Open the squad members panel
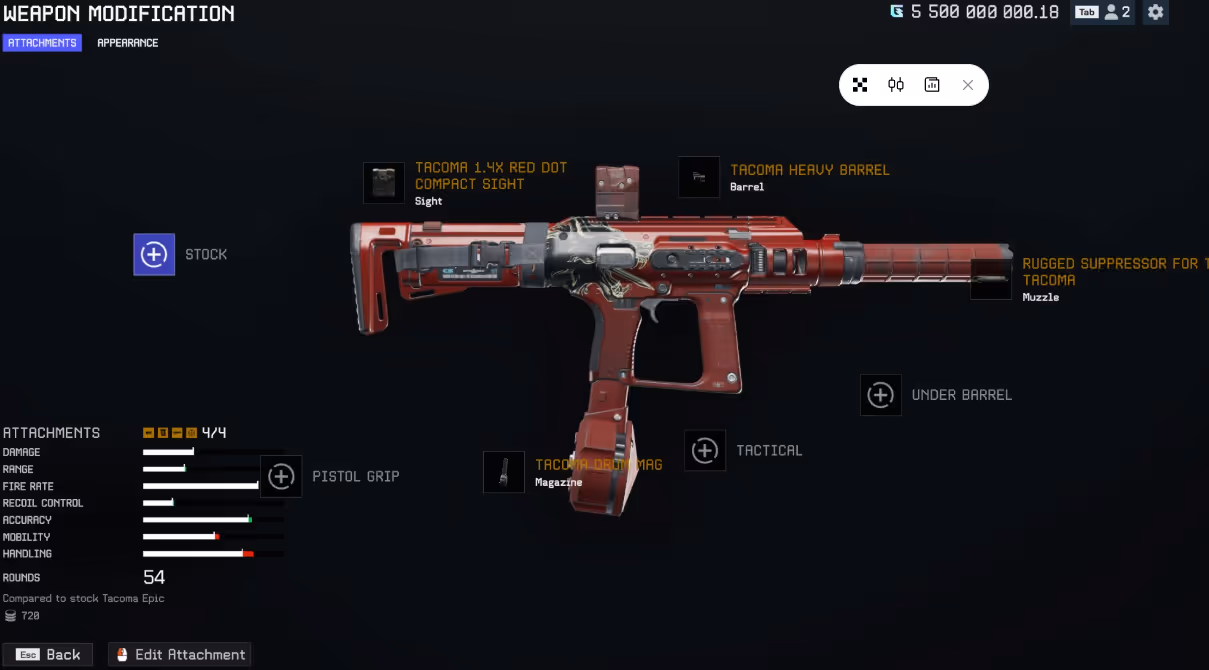 coord(1103,13)
